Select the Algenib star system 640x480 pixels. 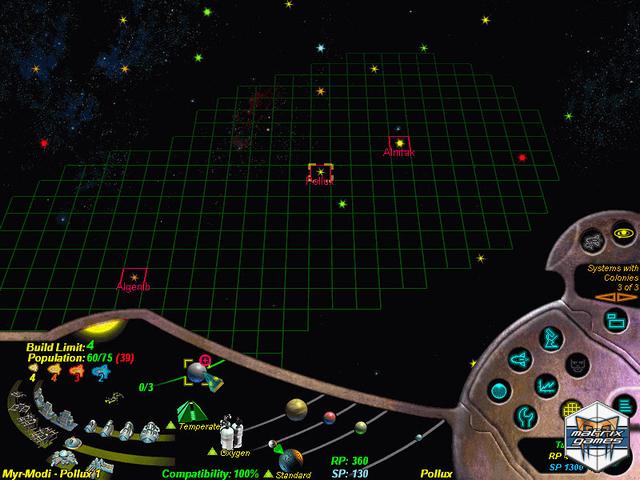click(133, 277)
